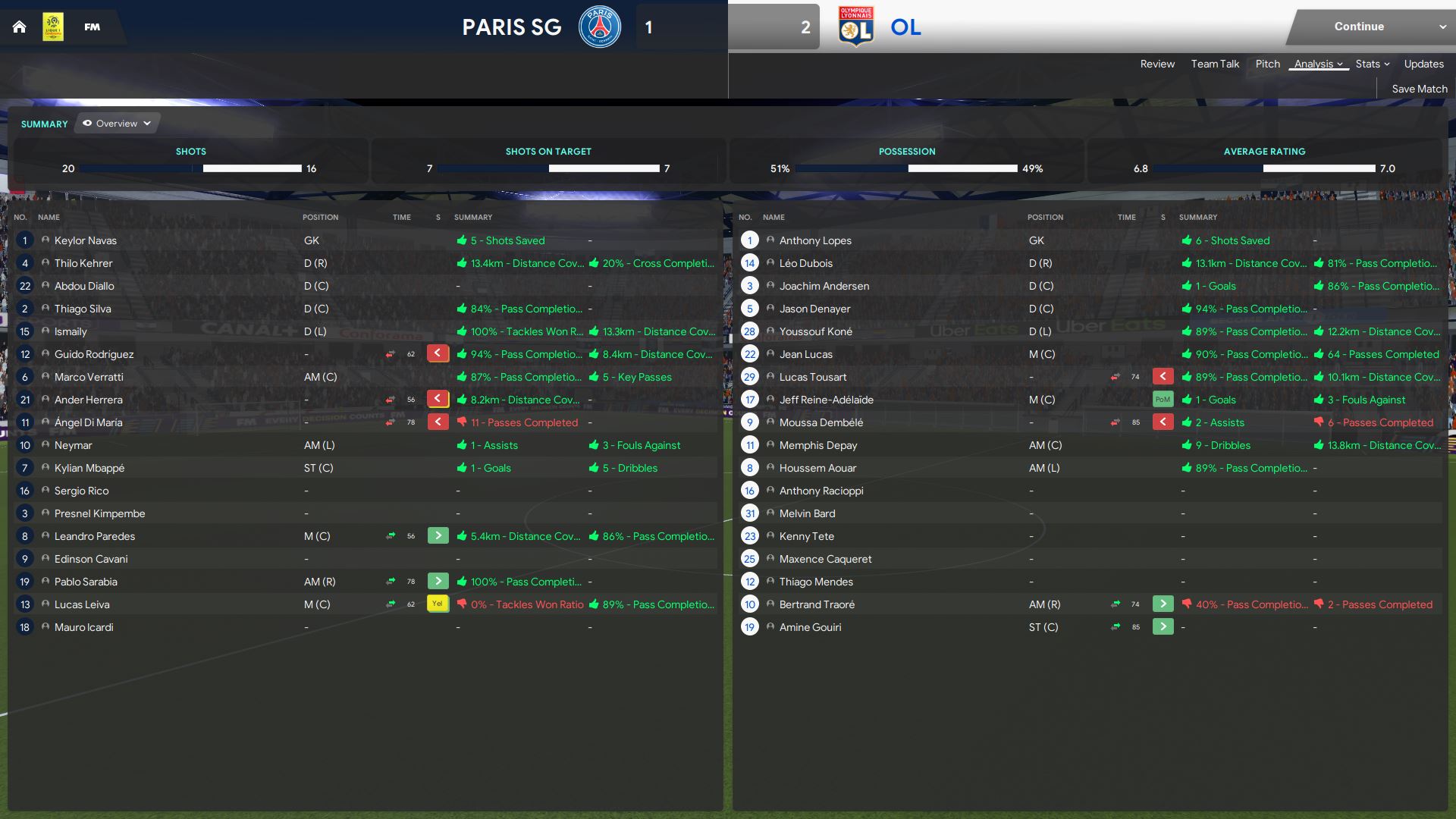The width and height of the screenshot is (1456, 819).
Task: Open the Team Talk tab
Action: 1214,64
